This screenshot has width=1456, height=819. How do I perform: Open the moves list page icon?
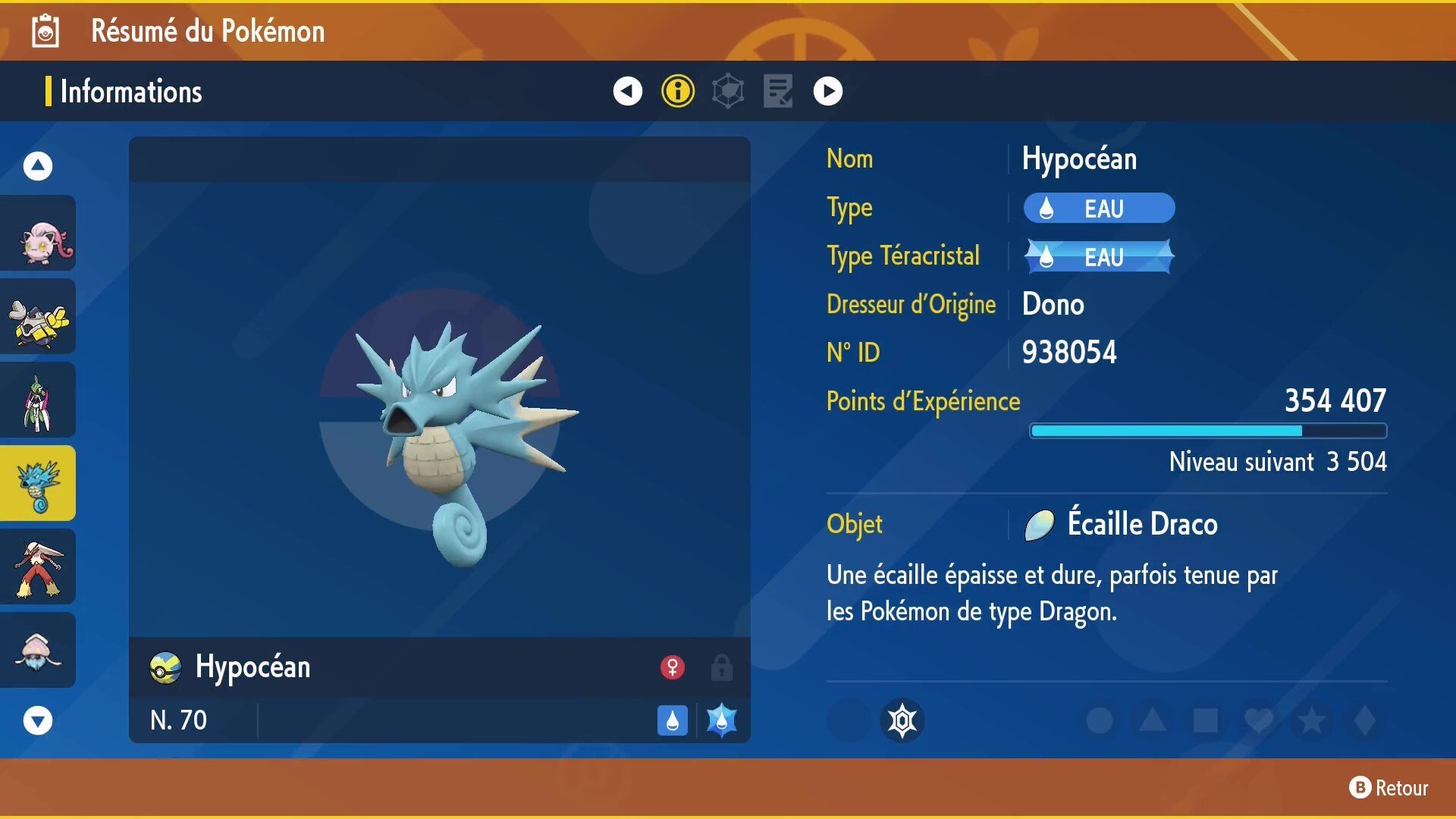point(777,90)
